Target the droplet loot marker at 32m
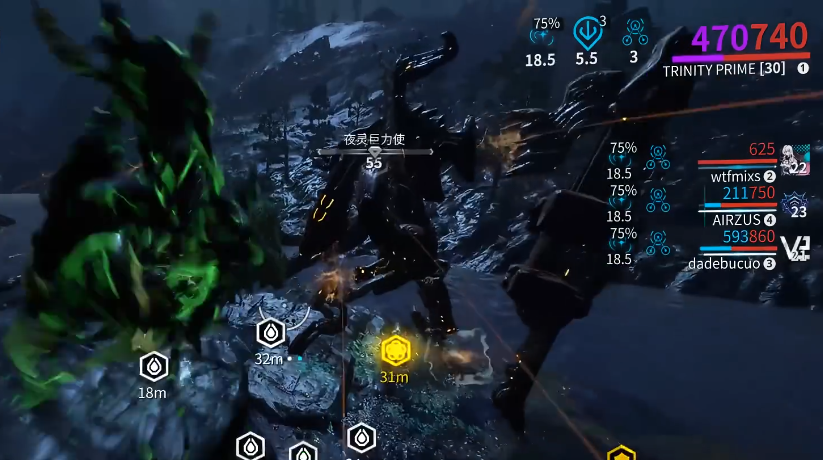Image resolution: width=823 pixels, height=460 pixels. [x=270, y=332]
